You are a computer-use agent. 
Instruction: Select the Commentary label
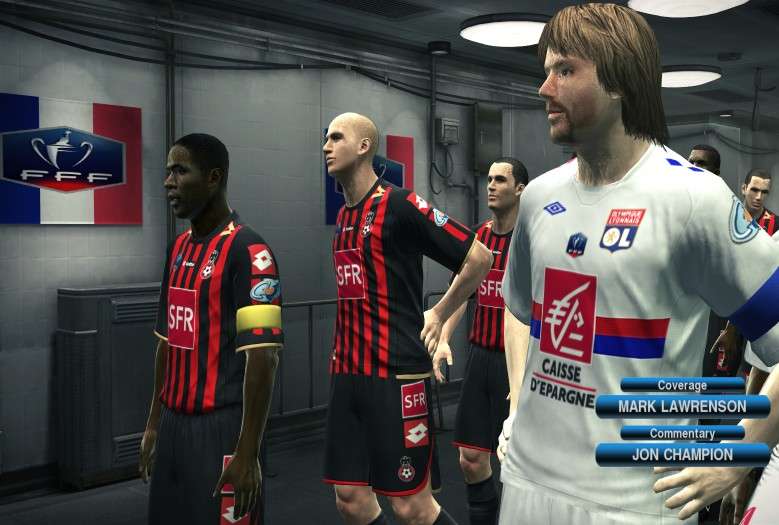pyautogui.click(x=682, y=433)
